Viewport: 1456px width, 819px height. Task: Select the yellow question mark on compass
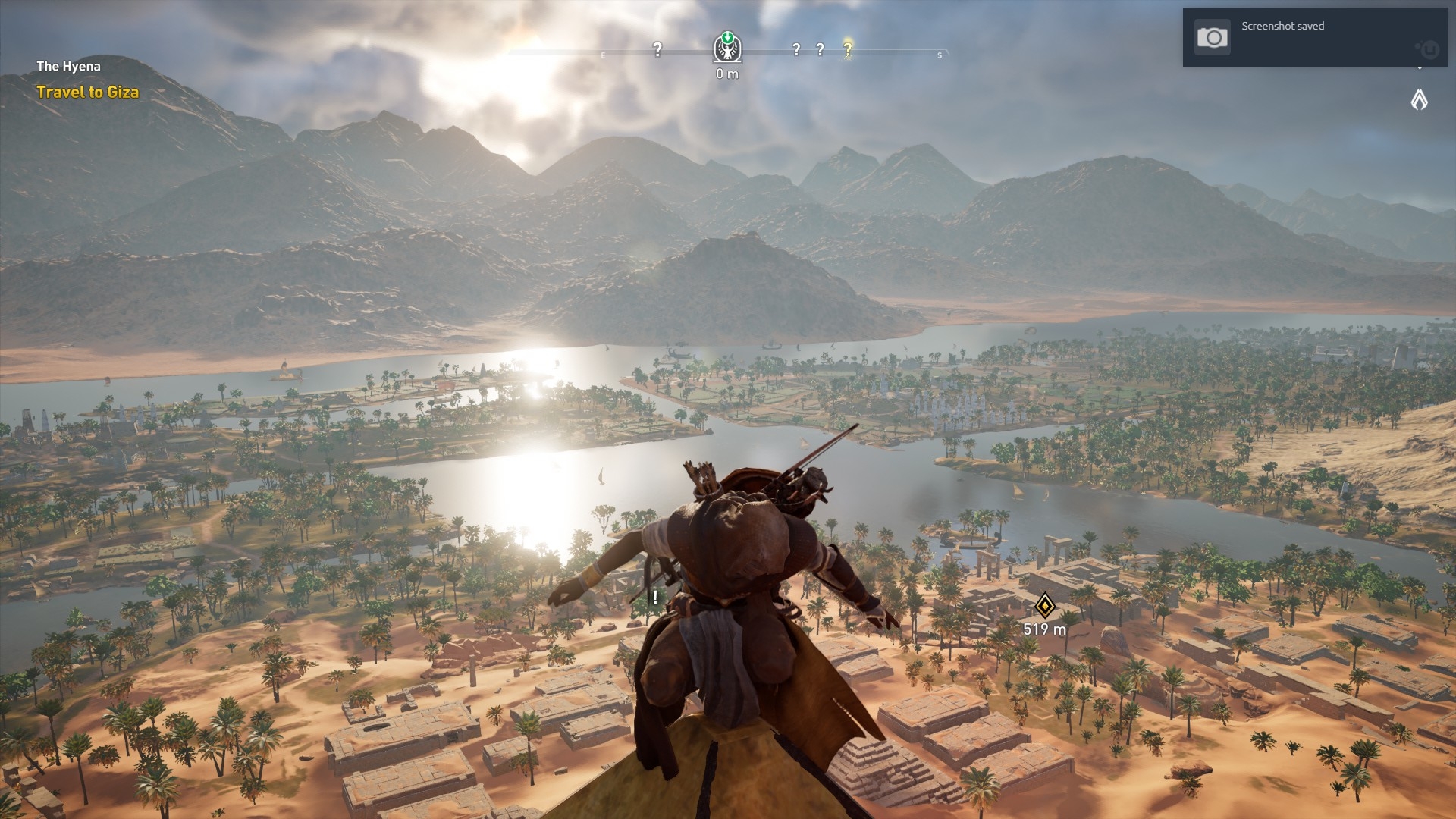coord(848,49)
